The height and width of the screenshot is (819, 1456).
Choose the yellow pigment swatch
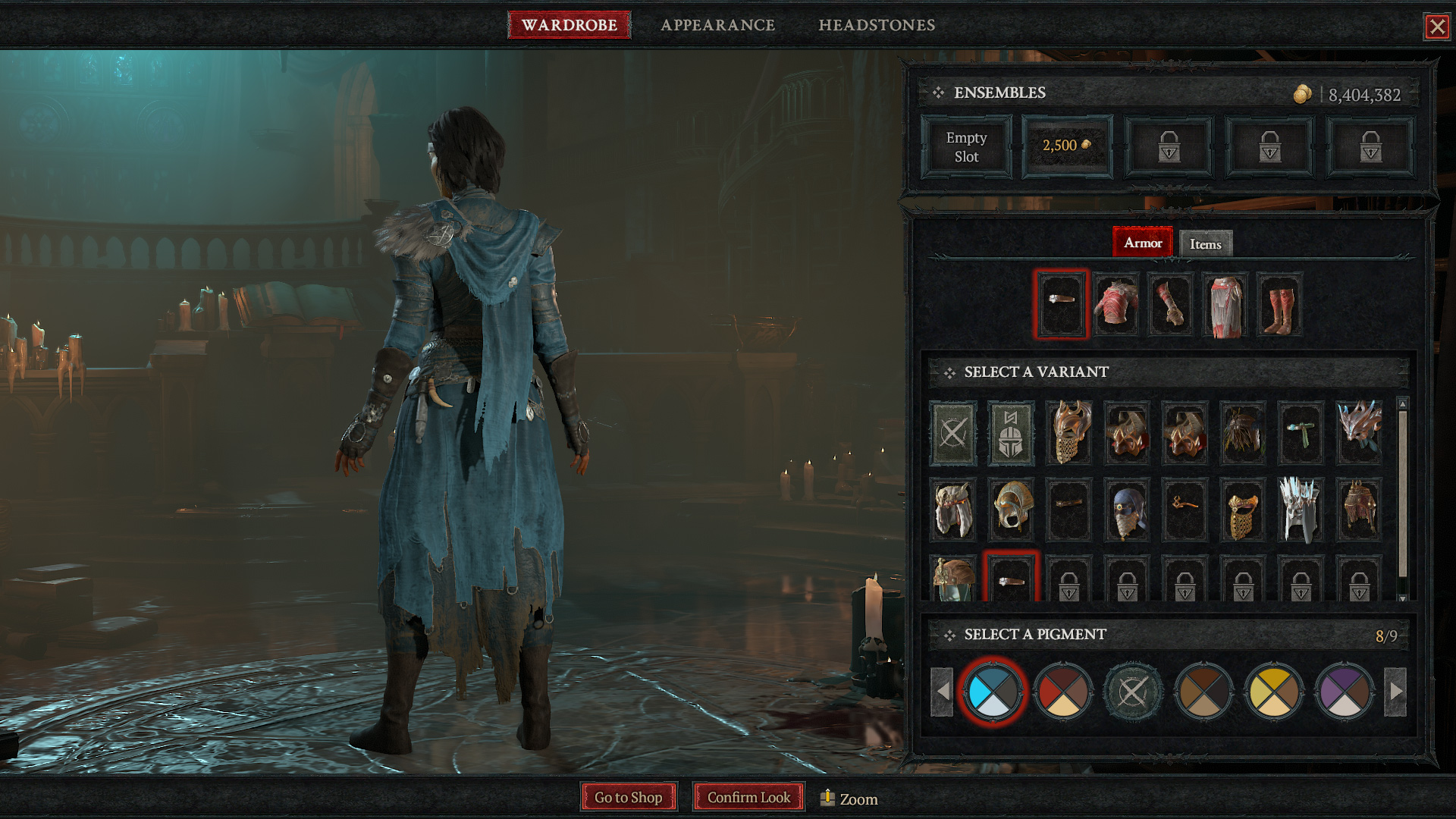[1273, 692]
